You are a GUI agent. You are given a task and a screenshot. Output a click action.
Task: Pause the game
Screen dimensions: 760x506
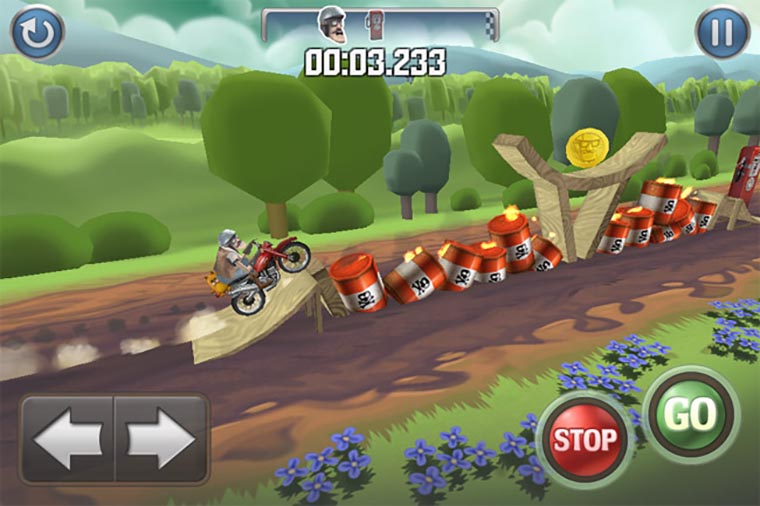pos(722,32)
